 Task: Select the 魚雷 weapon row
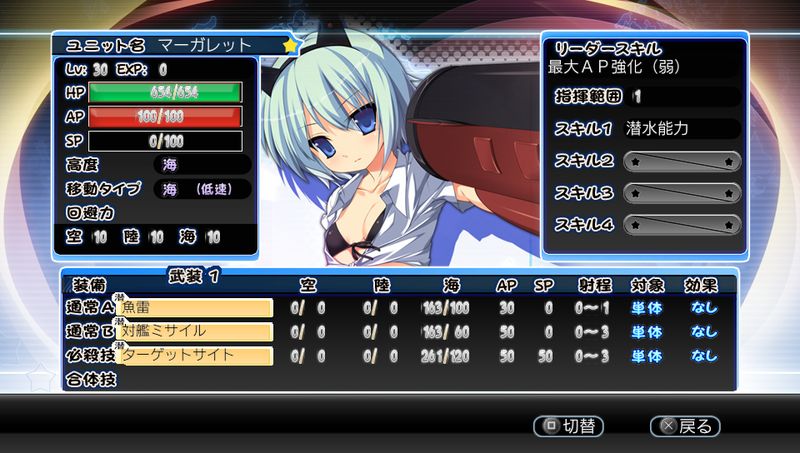coord(195,308)
